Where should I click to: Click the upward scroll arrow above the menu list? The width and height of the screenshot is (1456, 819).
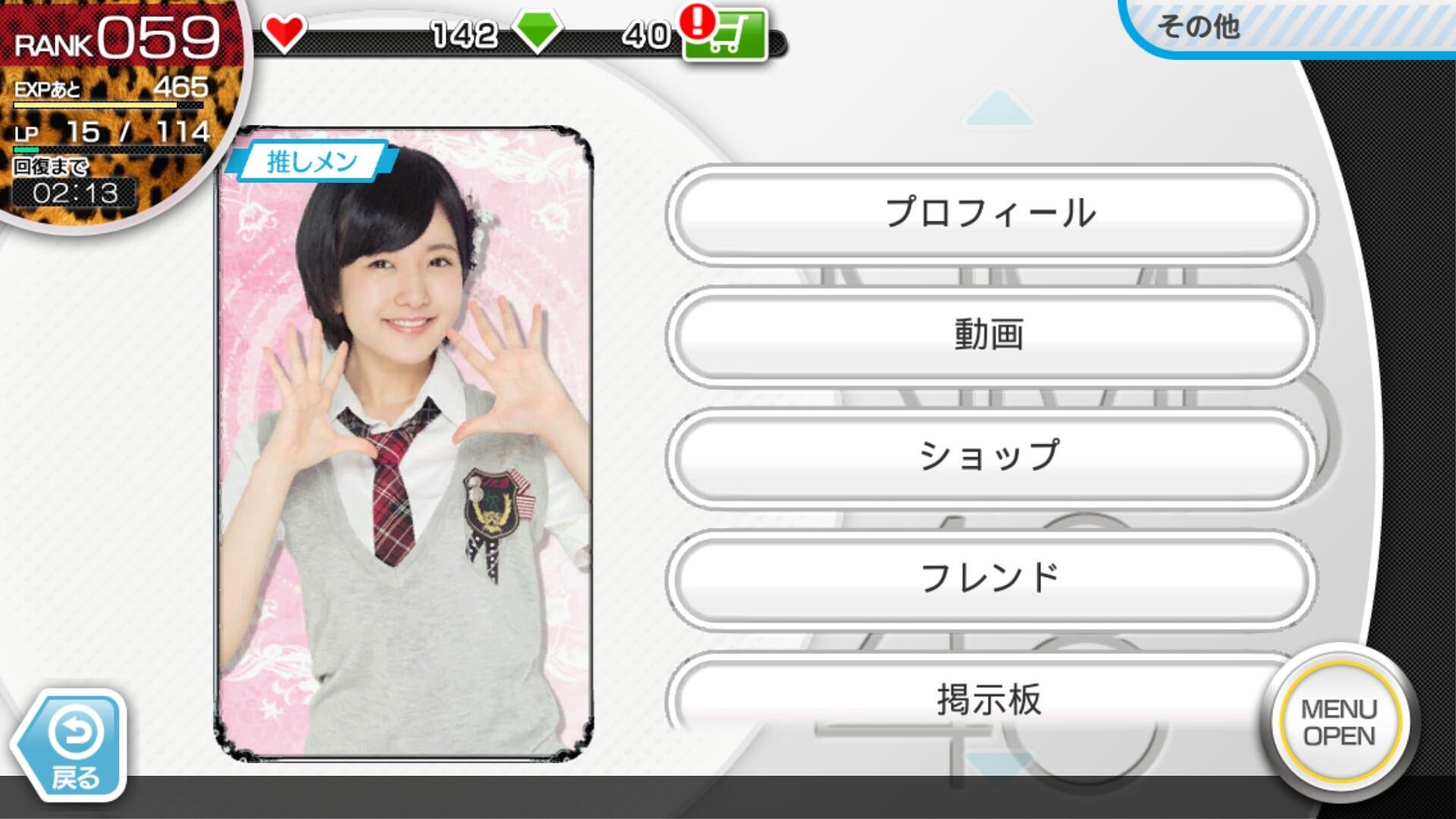pyautogui.click(x=999, y=110)
